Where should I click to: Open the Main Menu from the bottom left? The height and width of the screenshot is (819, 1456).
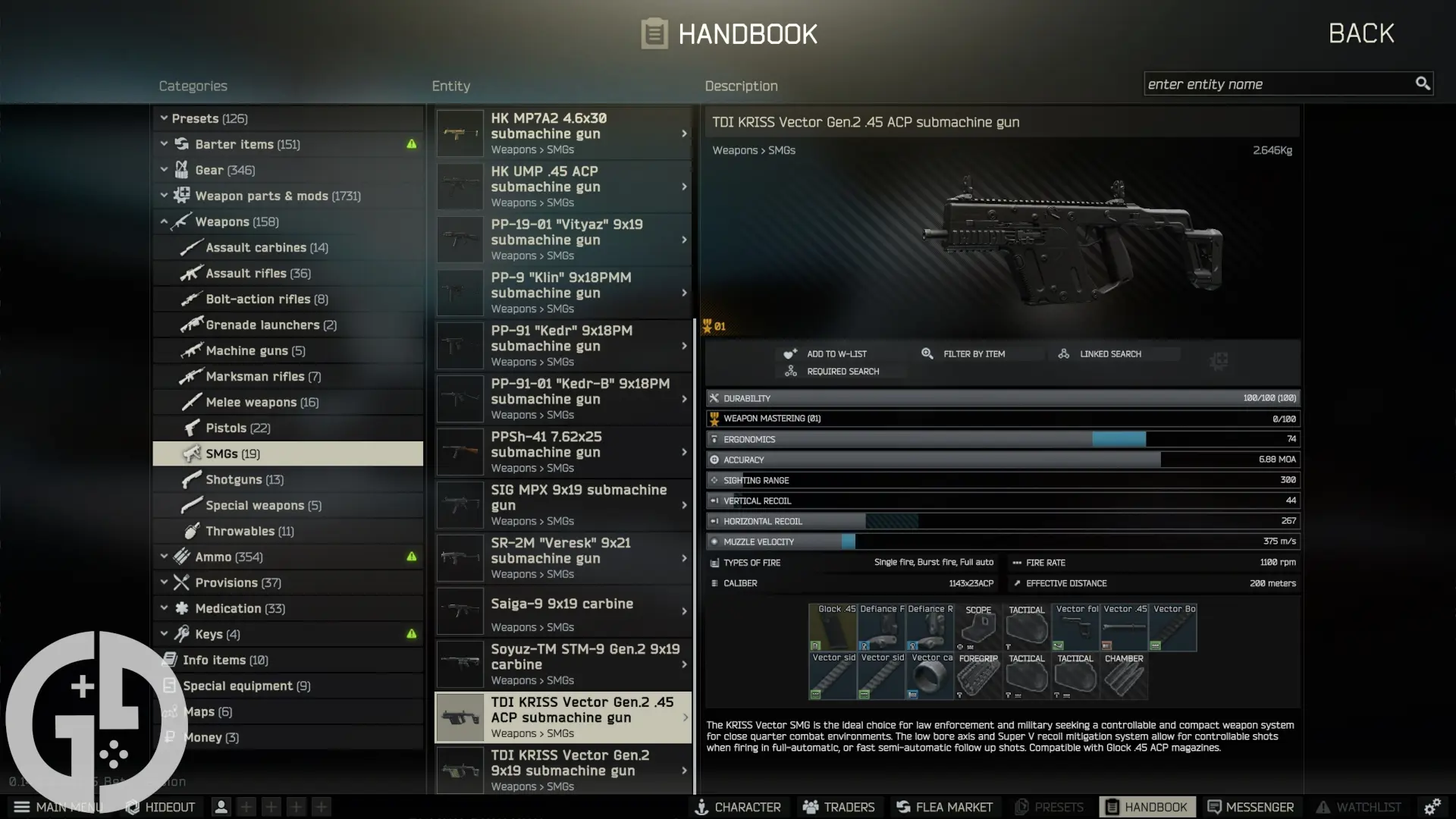[x=57, y=807]
